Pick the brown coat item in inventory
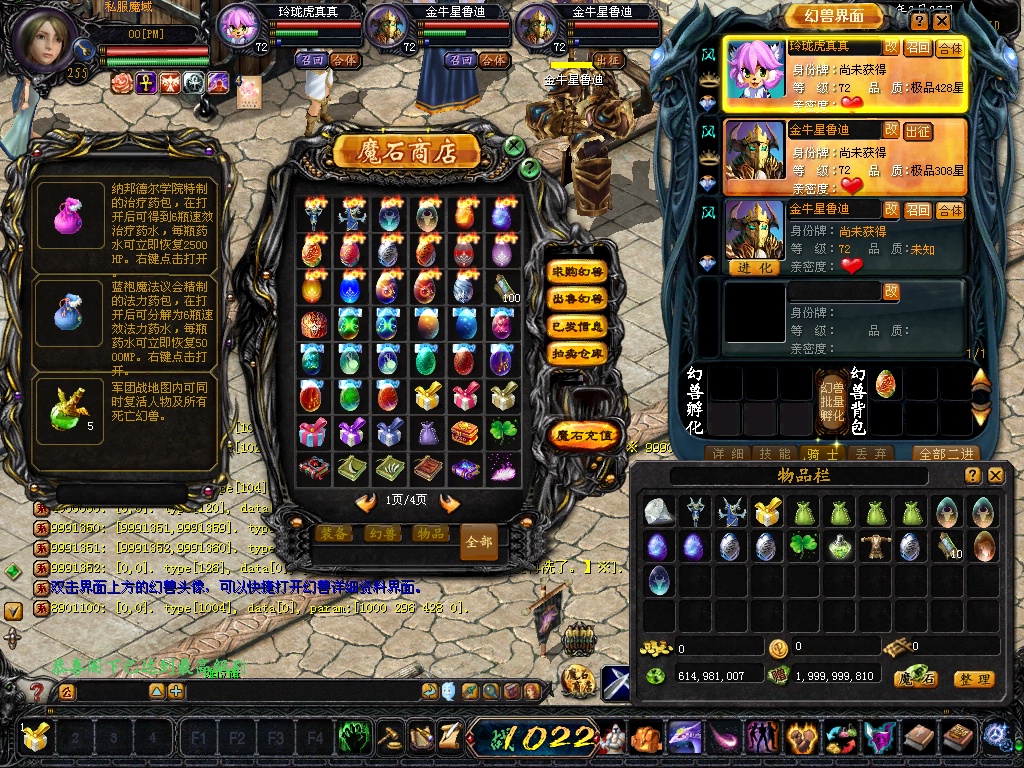The image size is (1024, 768). click(877, 546)
